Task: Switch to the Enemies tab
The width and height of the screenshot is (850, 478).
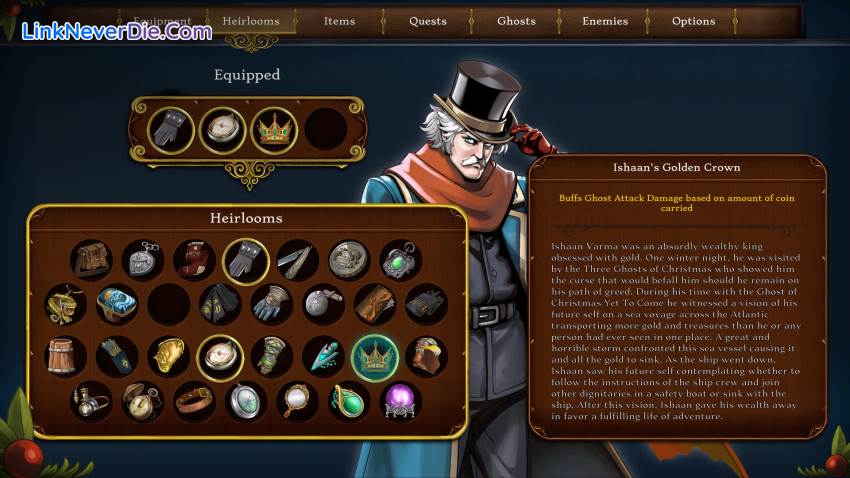Action: point(605,21)
